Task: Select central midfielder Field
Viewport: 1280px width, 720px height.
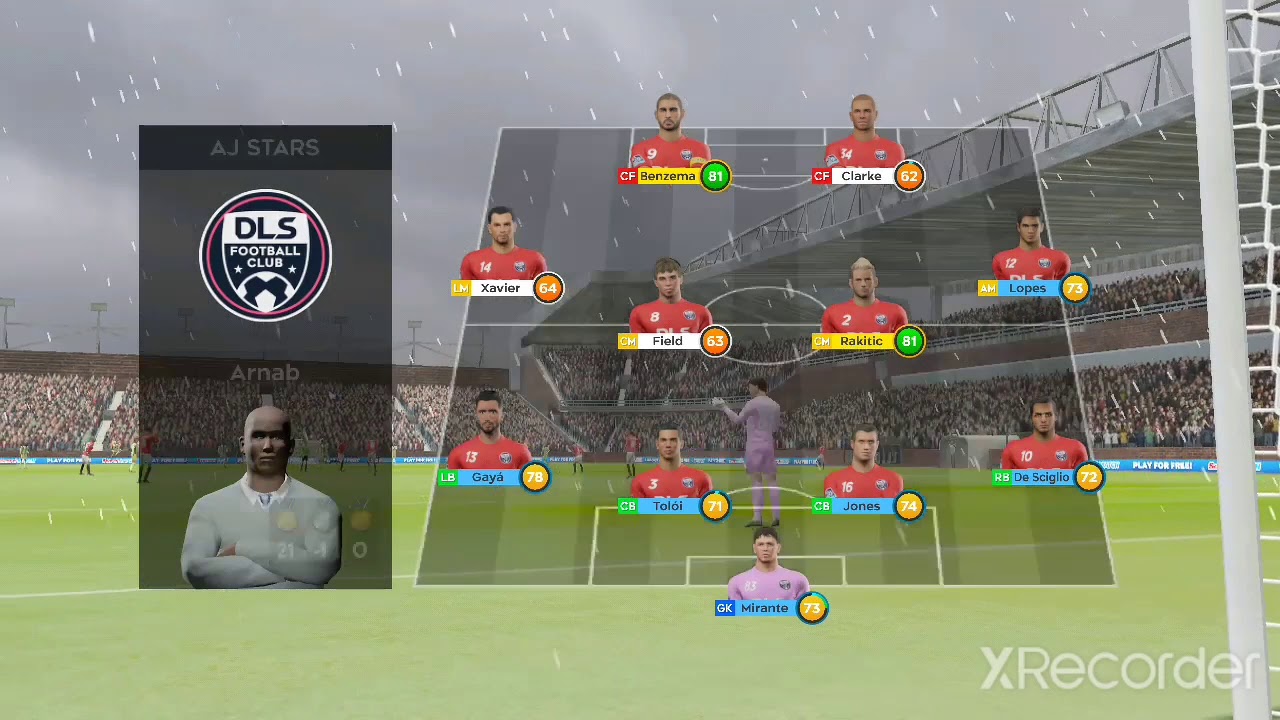Action: (667, 341)
